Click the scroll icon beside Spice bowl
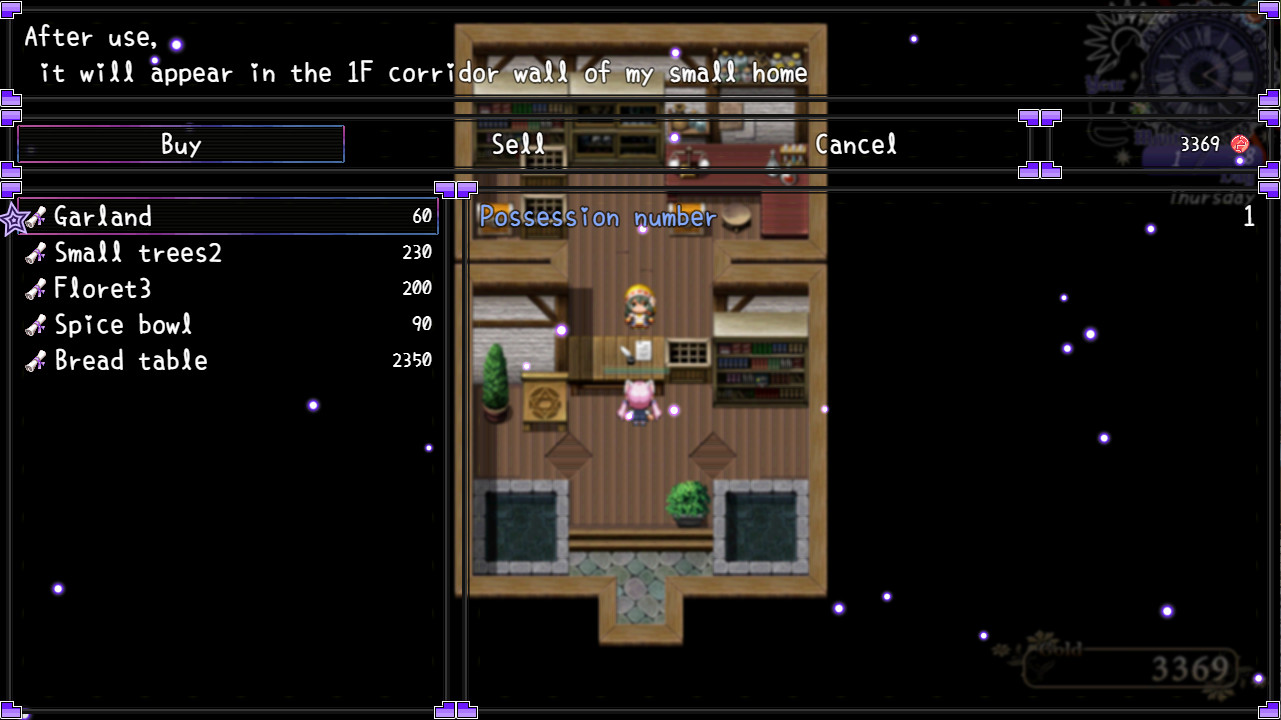Viewport: 1281px width, 720px height. tap(36, 324)
